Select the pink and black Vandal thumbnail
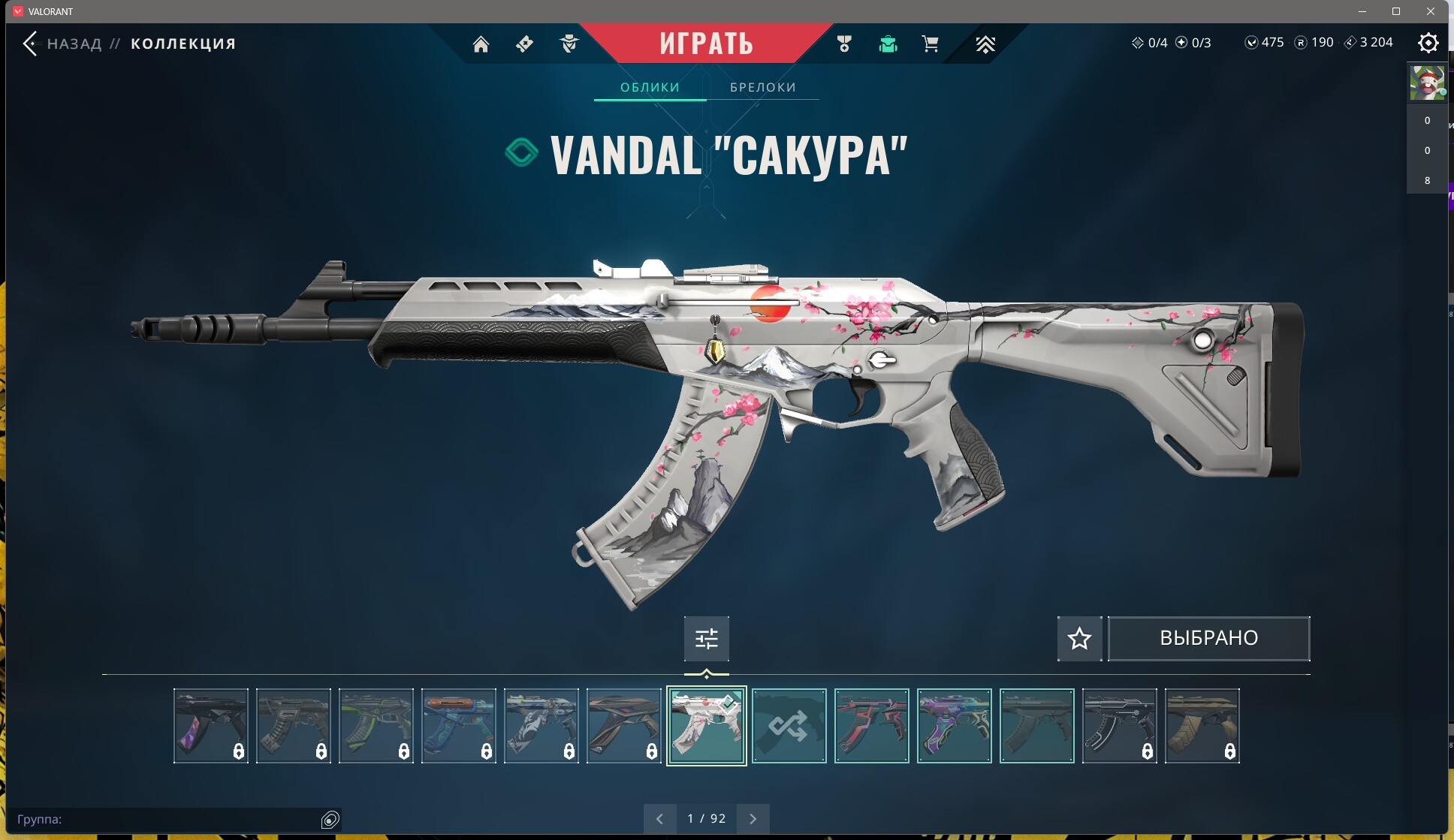The width and height of the screenshot is (1454, 840). (871, 726)
